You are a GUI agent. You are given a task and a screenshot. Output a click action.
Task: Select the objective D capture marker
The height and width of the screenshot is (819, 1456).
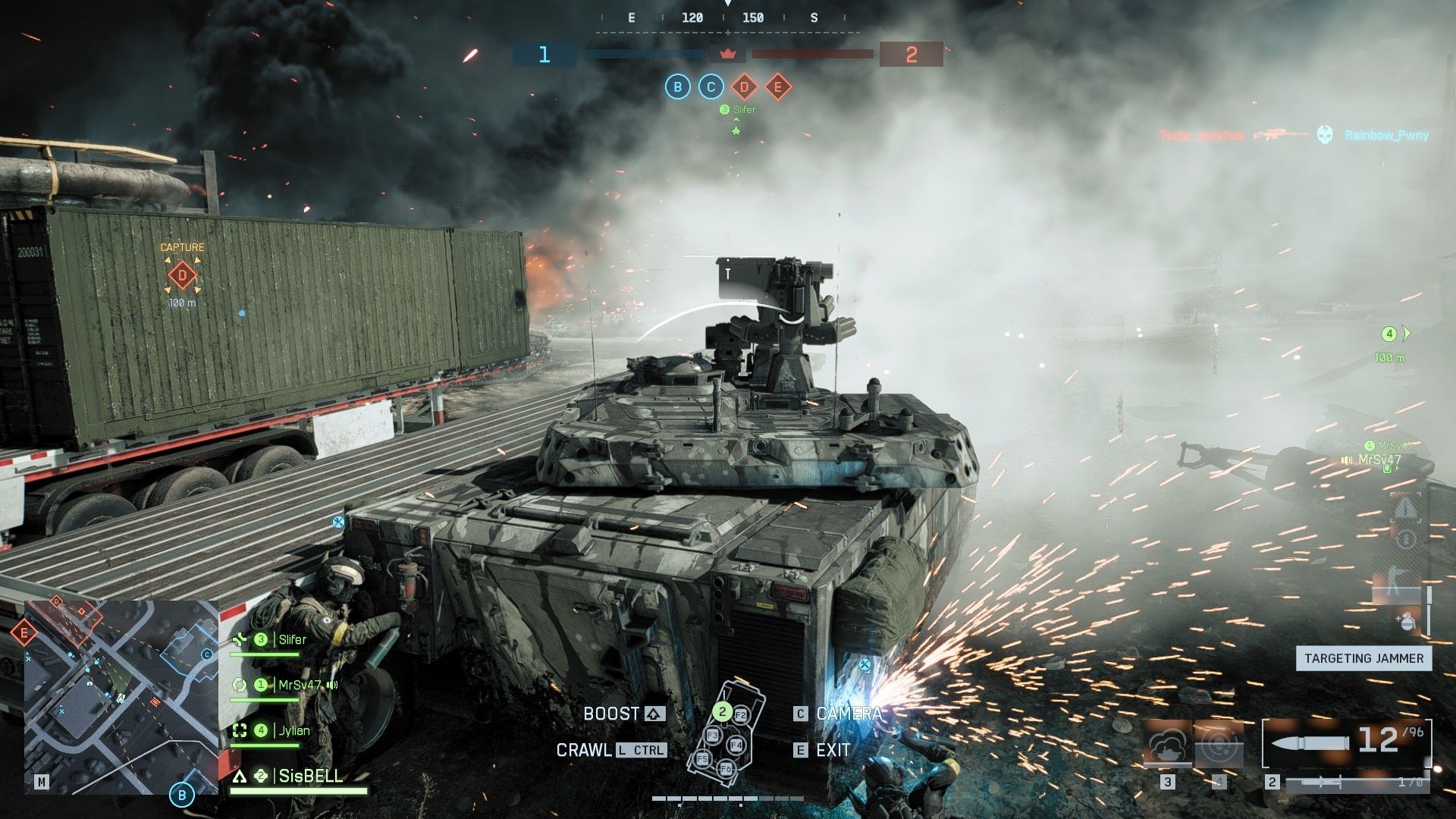tap(182, 275)
